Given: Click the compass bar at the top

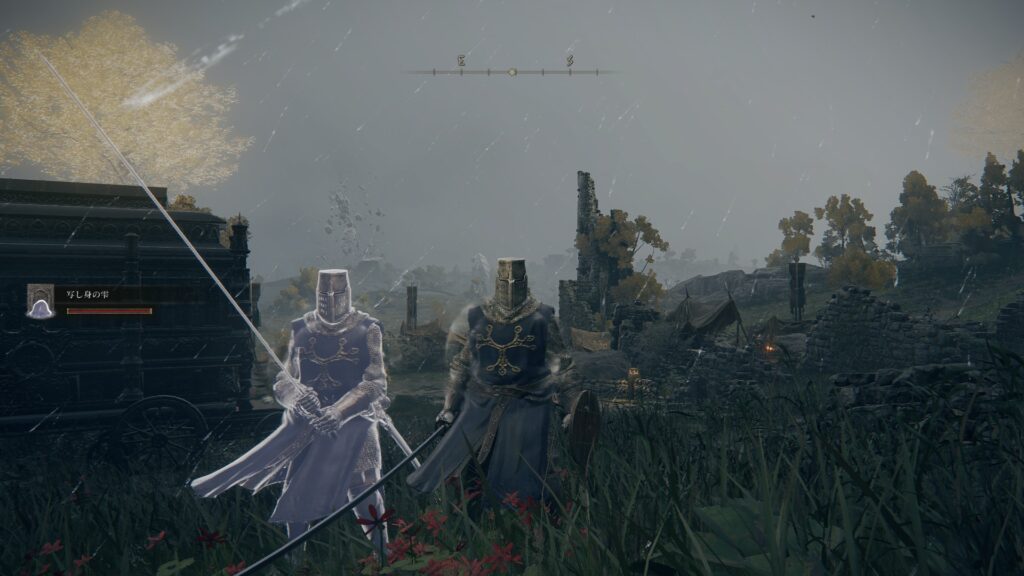Looking at the screenshot, I should point(512,71).
